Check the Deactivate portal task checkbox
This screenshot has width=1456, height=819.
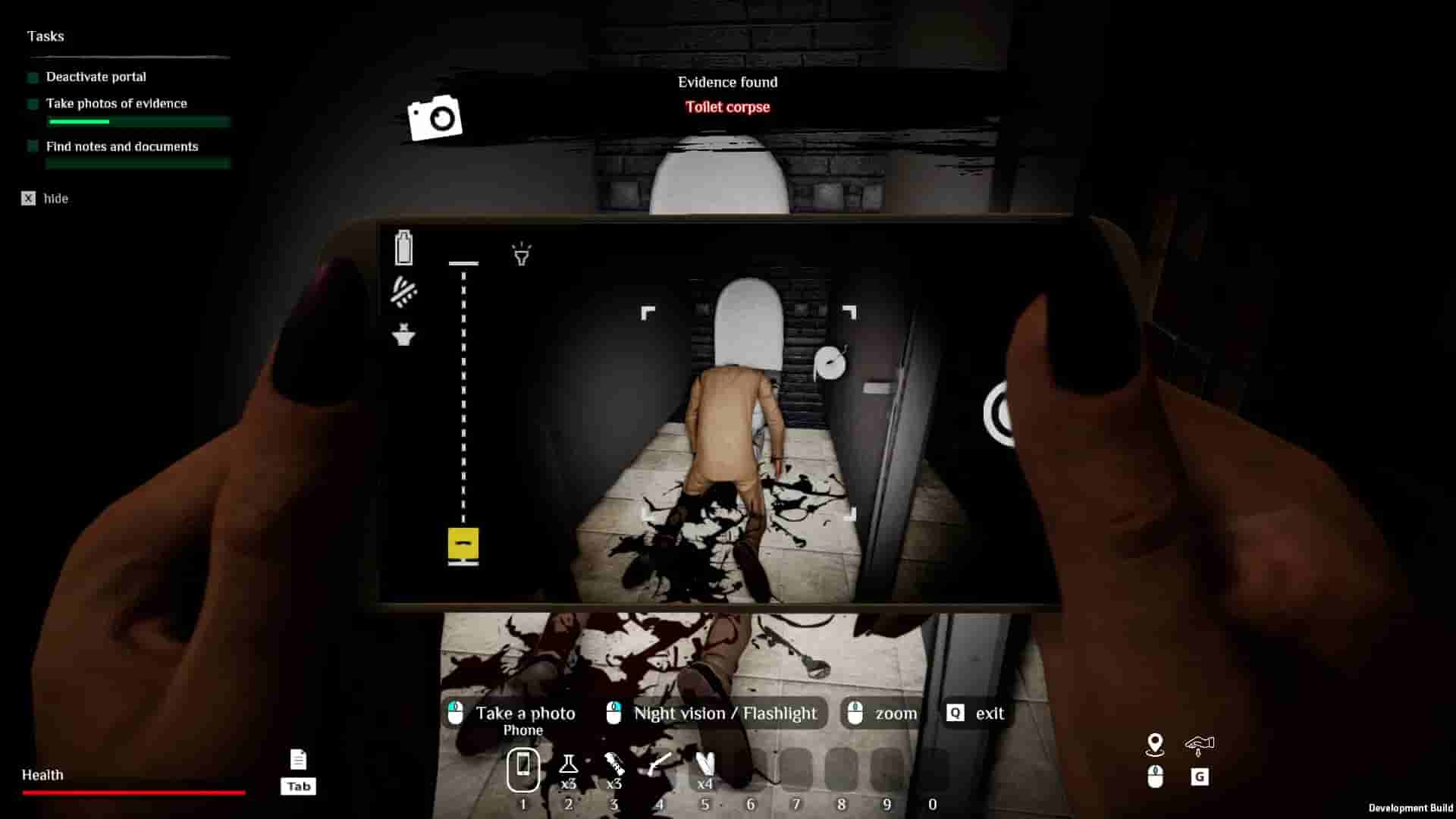pyautogui.click(x=31, y=77)
